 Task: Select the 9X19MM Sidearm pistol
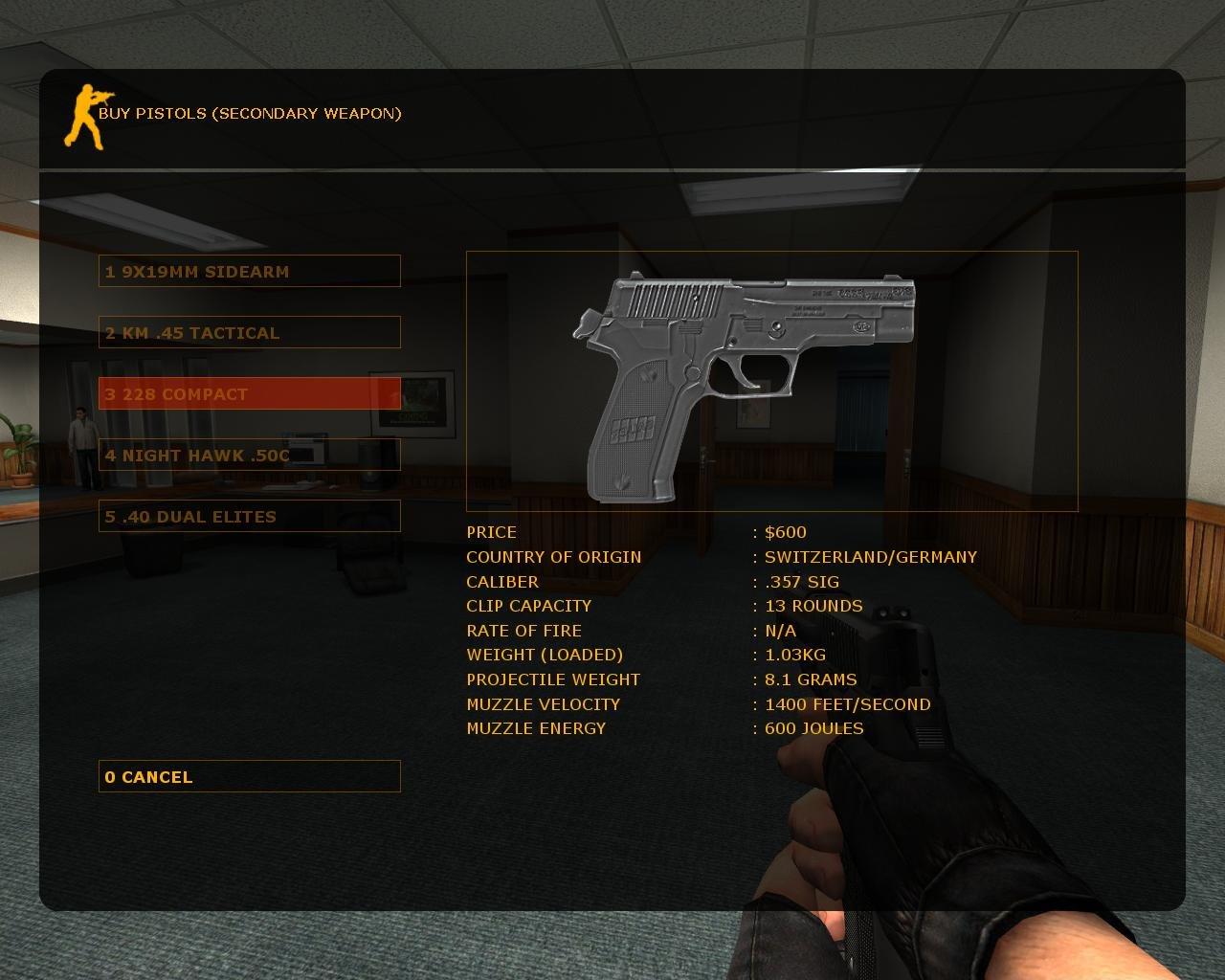coord(249,271)
